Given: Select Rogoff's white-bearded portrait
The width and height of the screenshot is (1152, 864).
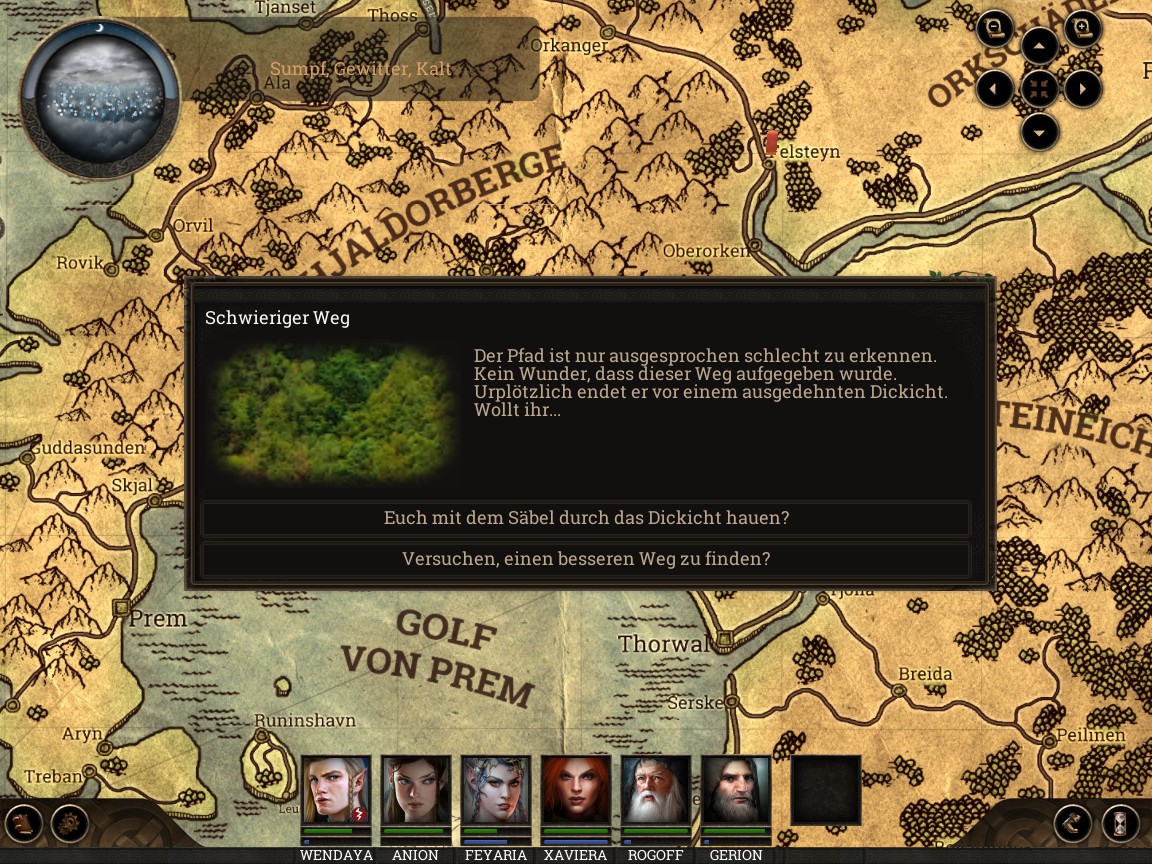Looking at the screenshot, I should click(x=656, y=790).
